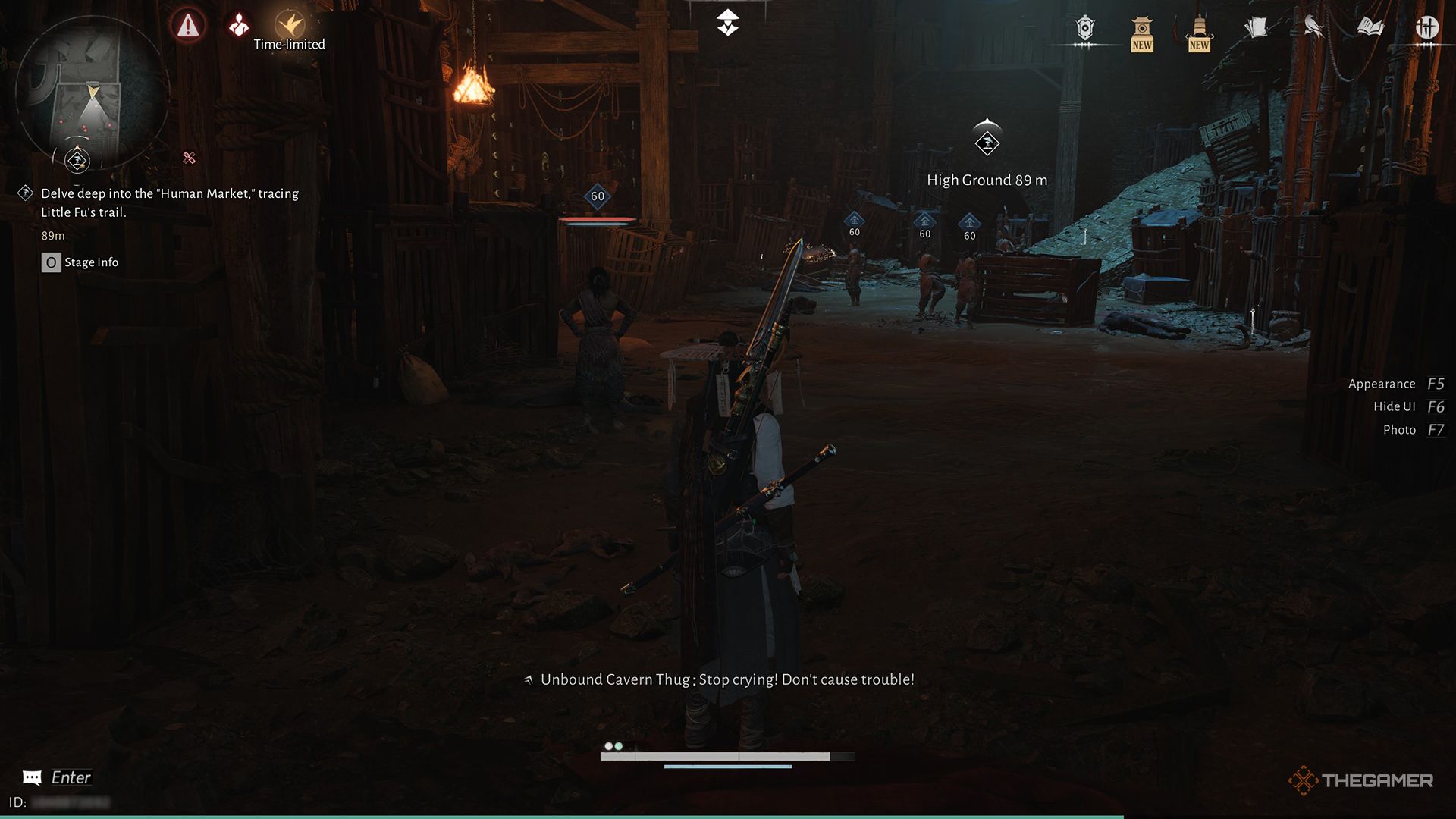Click the red character status icon
The width and height of the screenshot is (1456, 819).
click(x=237, y=24)
